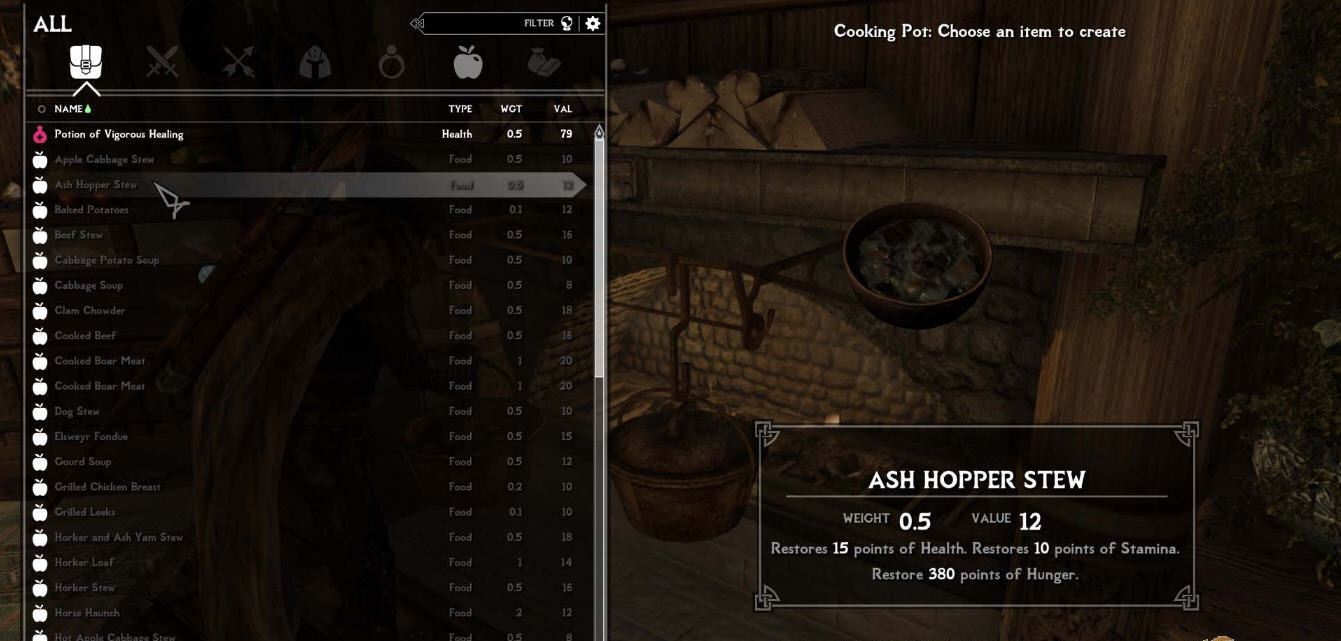
Task: Pick the Beef Stew recipe
Action: pyautogui.click(x=79, y=235)
